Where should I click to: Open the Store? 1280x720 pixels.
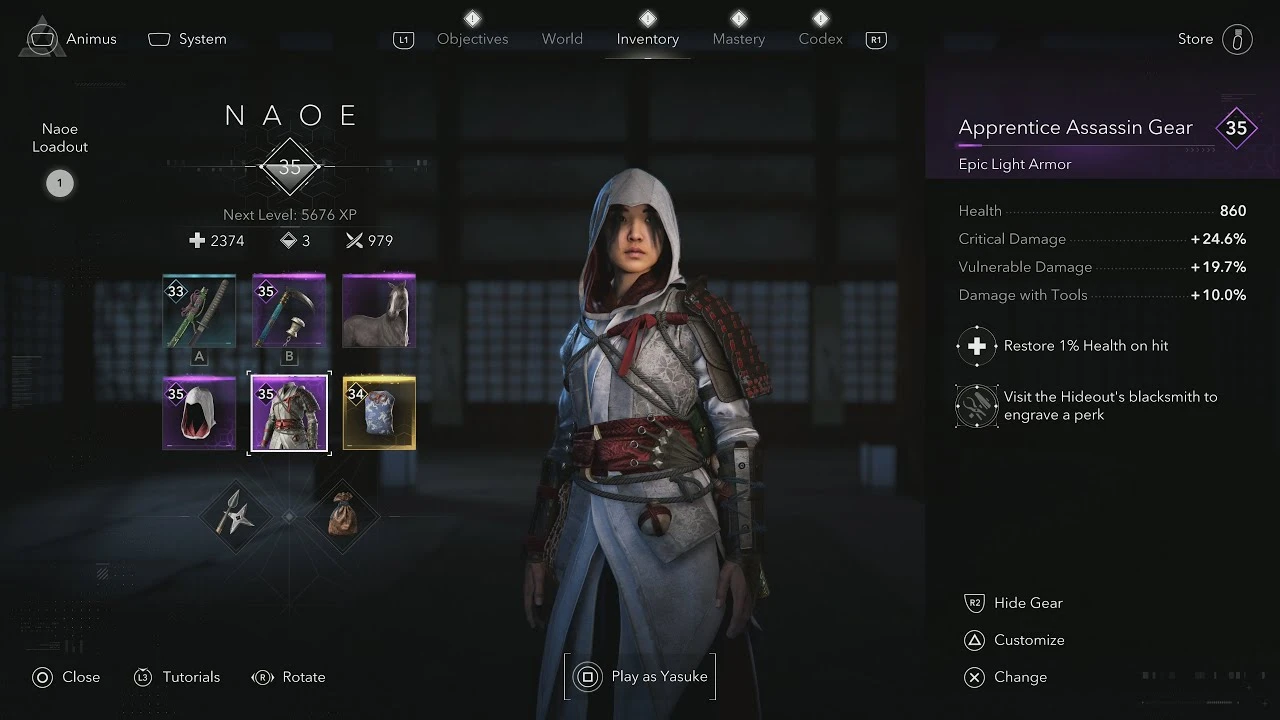[1195, 38]
